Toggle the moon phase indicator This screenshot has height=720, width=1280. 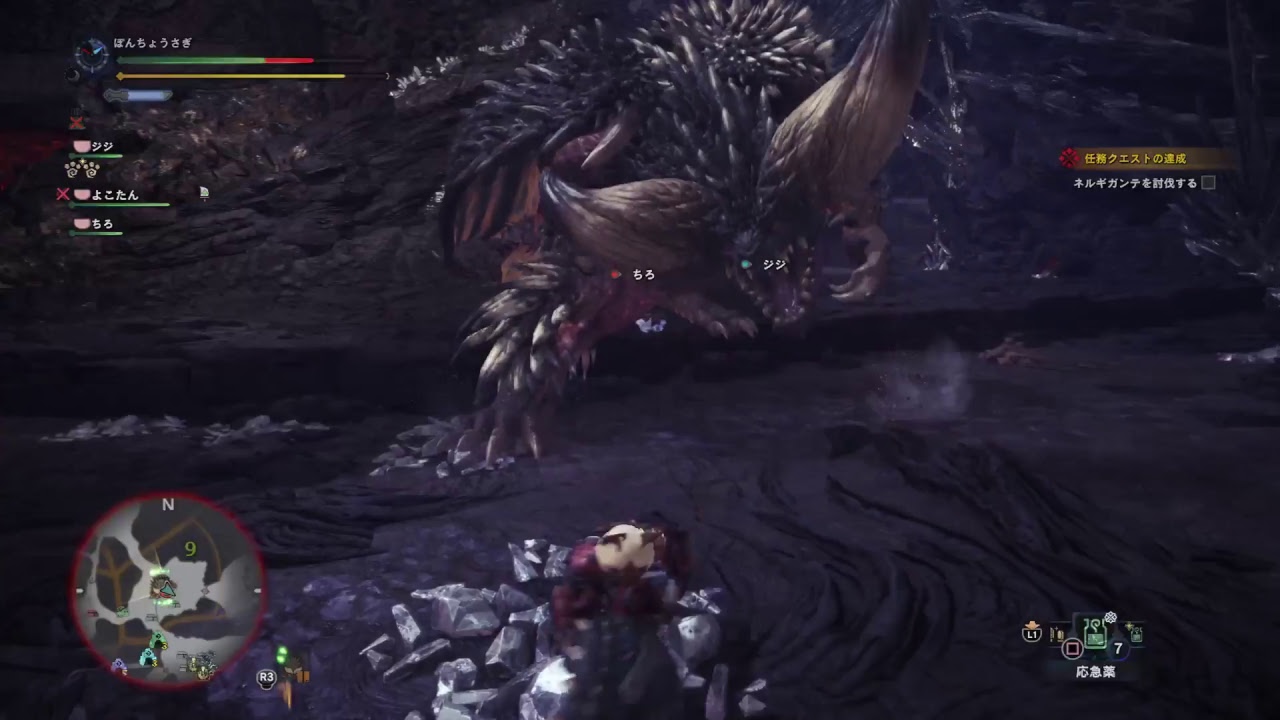point(73,76)
